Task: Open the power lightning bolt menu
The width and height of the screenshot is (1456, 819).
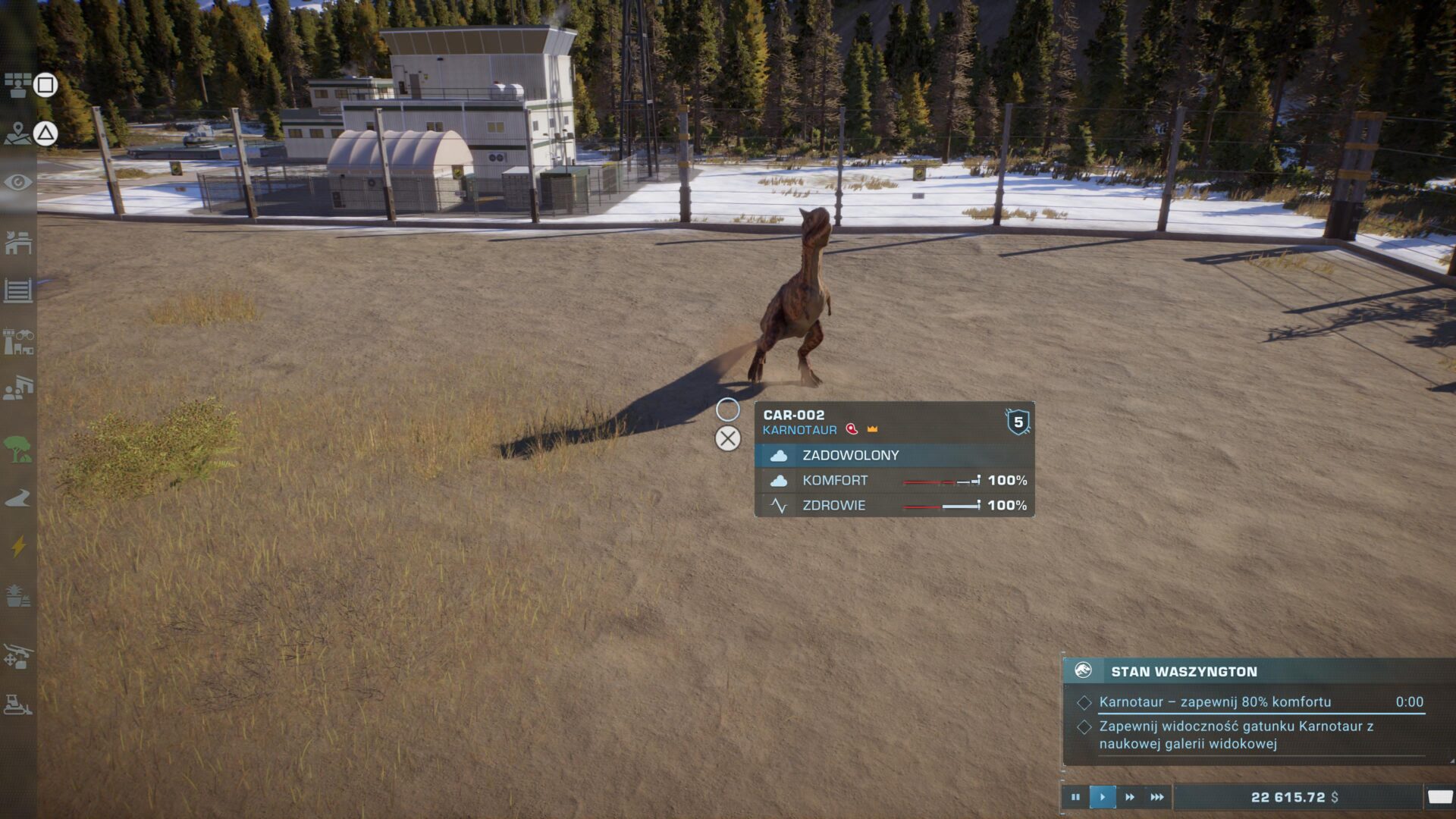Action: click(18, 546)
